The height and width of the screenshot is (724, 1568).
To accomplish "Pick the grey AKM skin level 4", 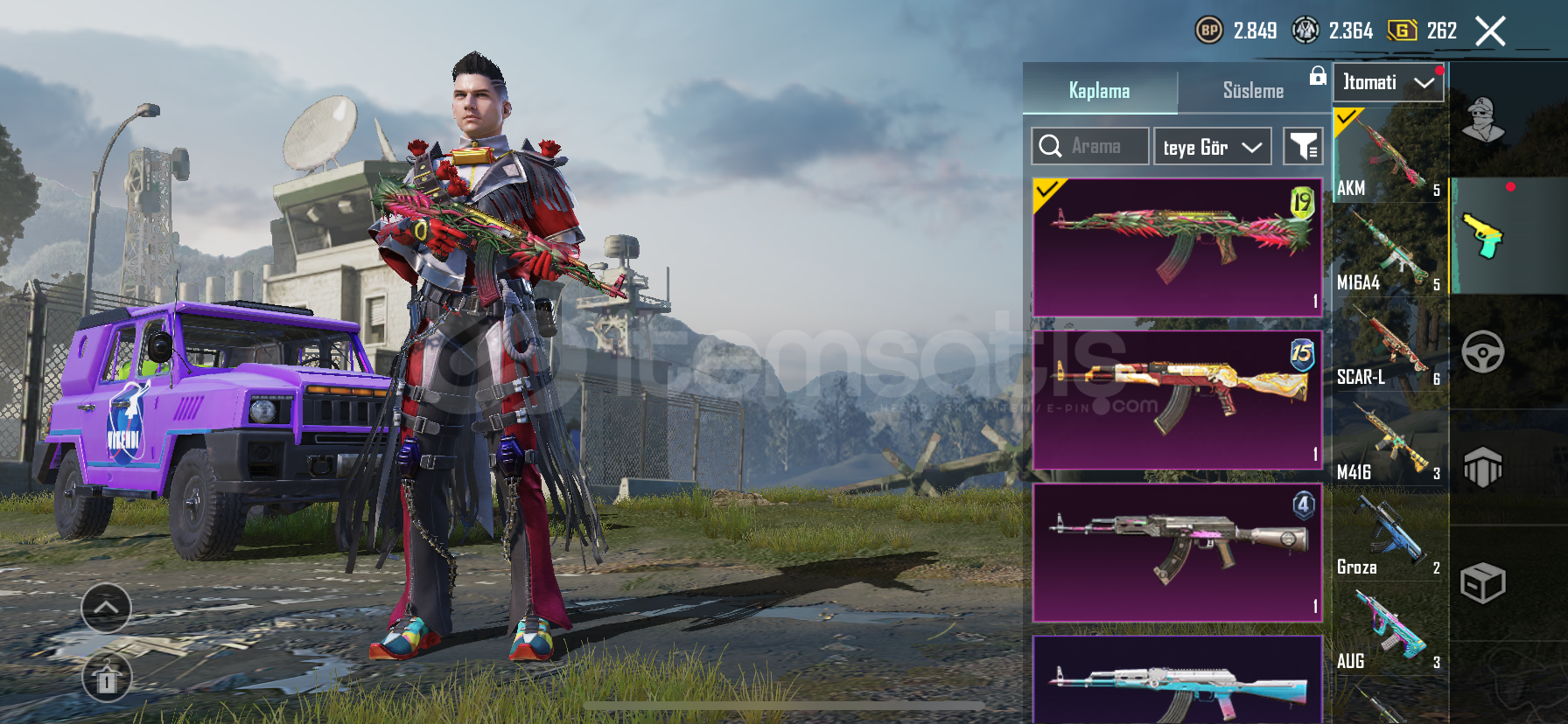I will [x=1177, y=553].
